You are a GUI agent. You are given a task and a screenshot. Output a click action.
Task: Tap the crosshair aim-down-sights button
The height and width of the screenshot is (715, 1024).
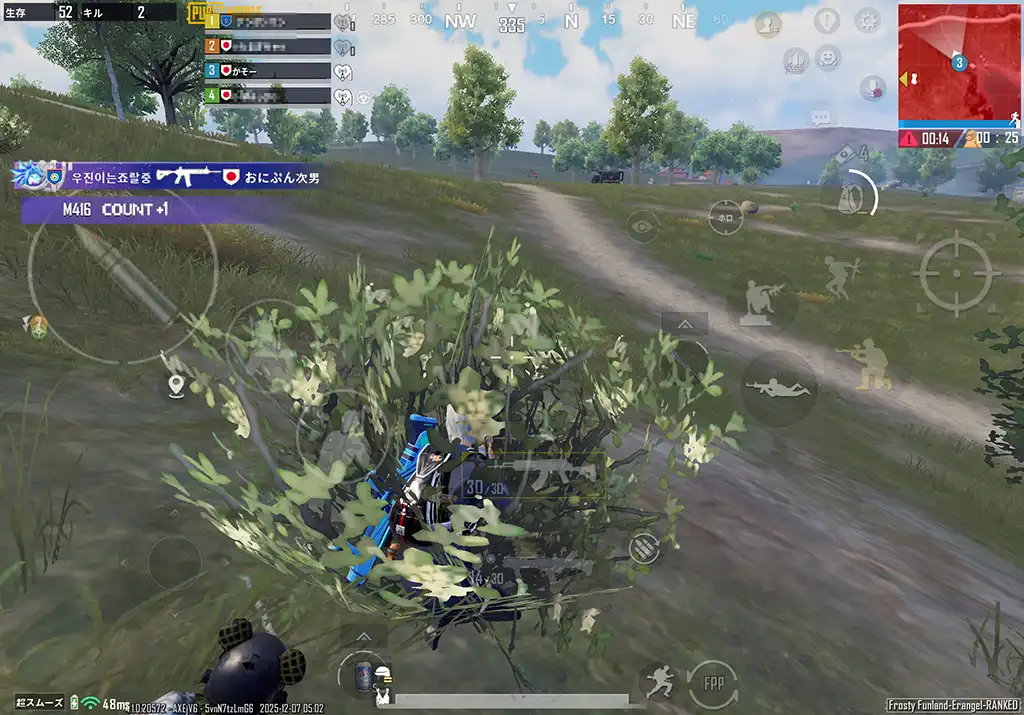[x=954, y=273]
